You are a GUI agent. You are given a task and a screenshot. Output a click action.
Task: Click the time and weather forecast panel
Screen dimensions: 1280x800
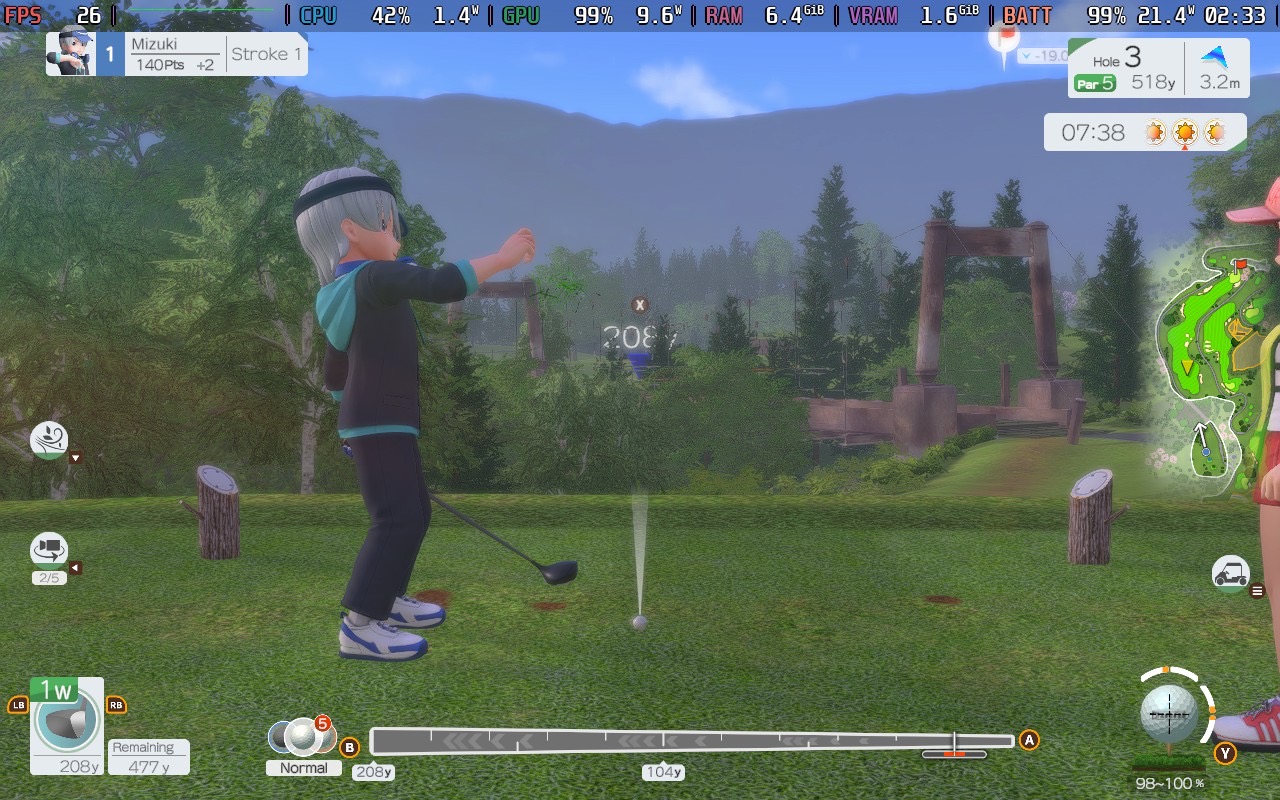click(x=1145, y=132)
